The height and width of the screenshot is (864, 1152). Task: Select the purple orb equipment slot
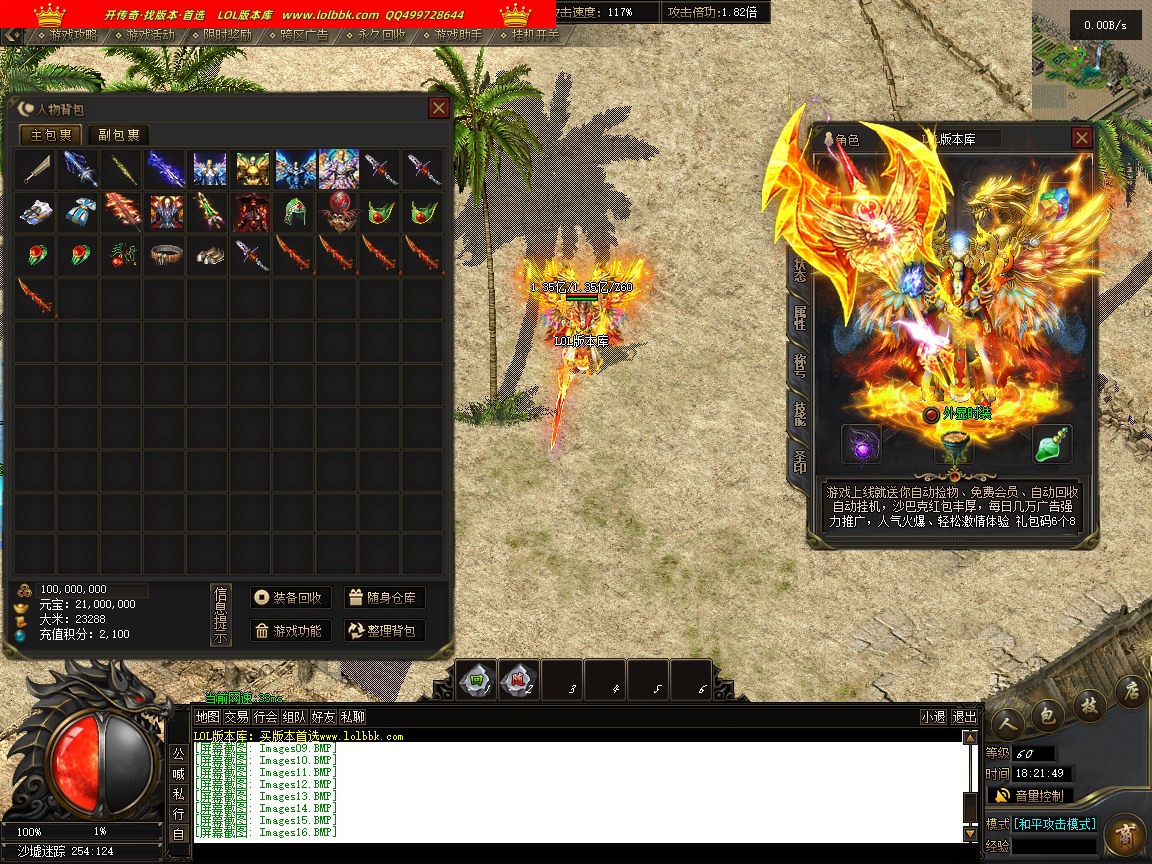861,445
